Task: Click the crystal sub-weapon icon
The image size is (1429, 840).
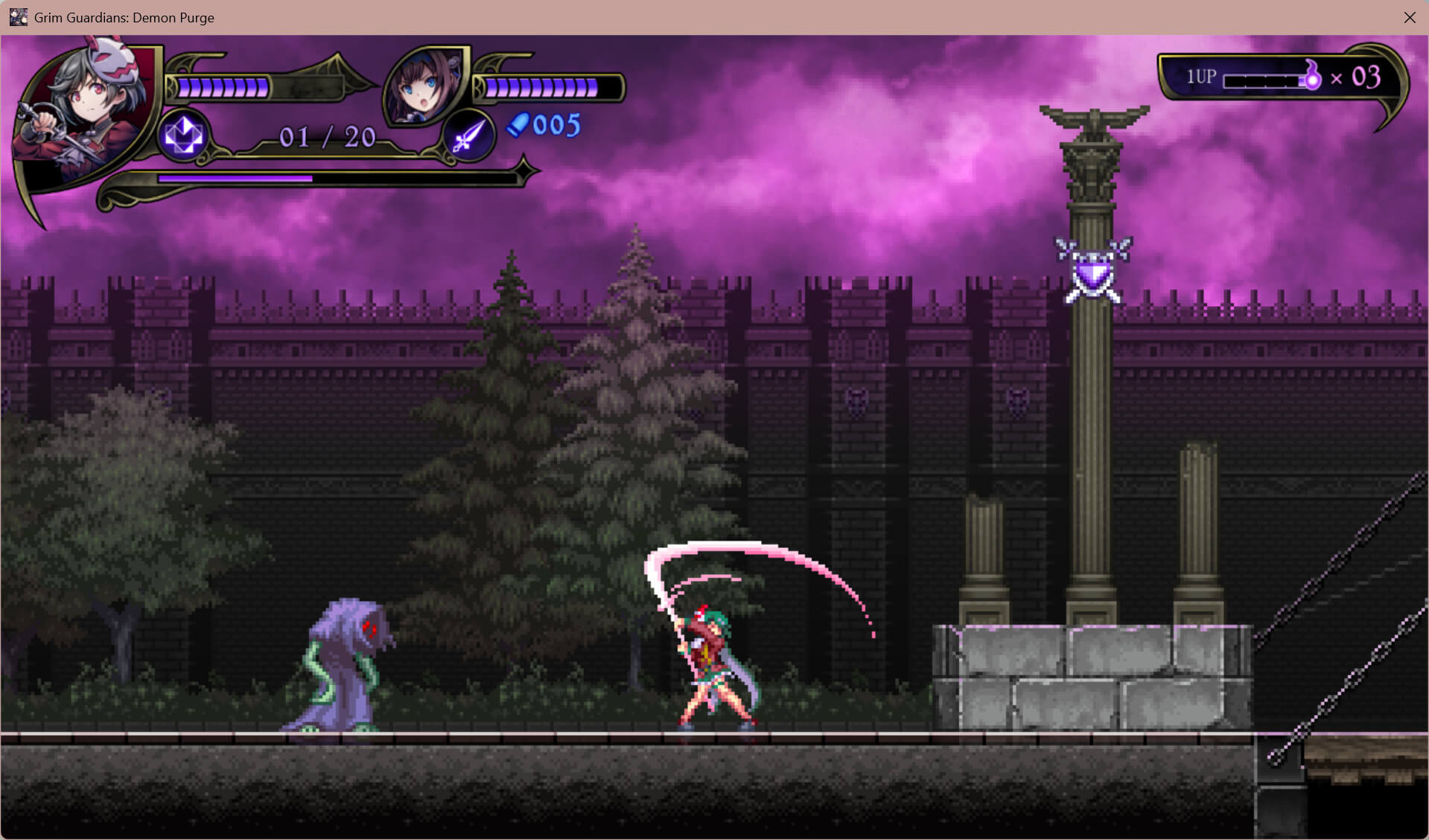Action: (183, 136)
